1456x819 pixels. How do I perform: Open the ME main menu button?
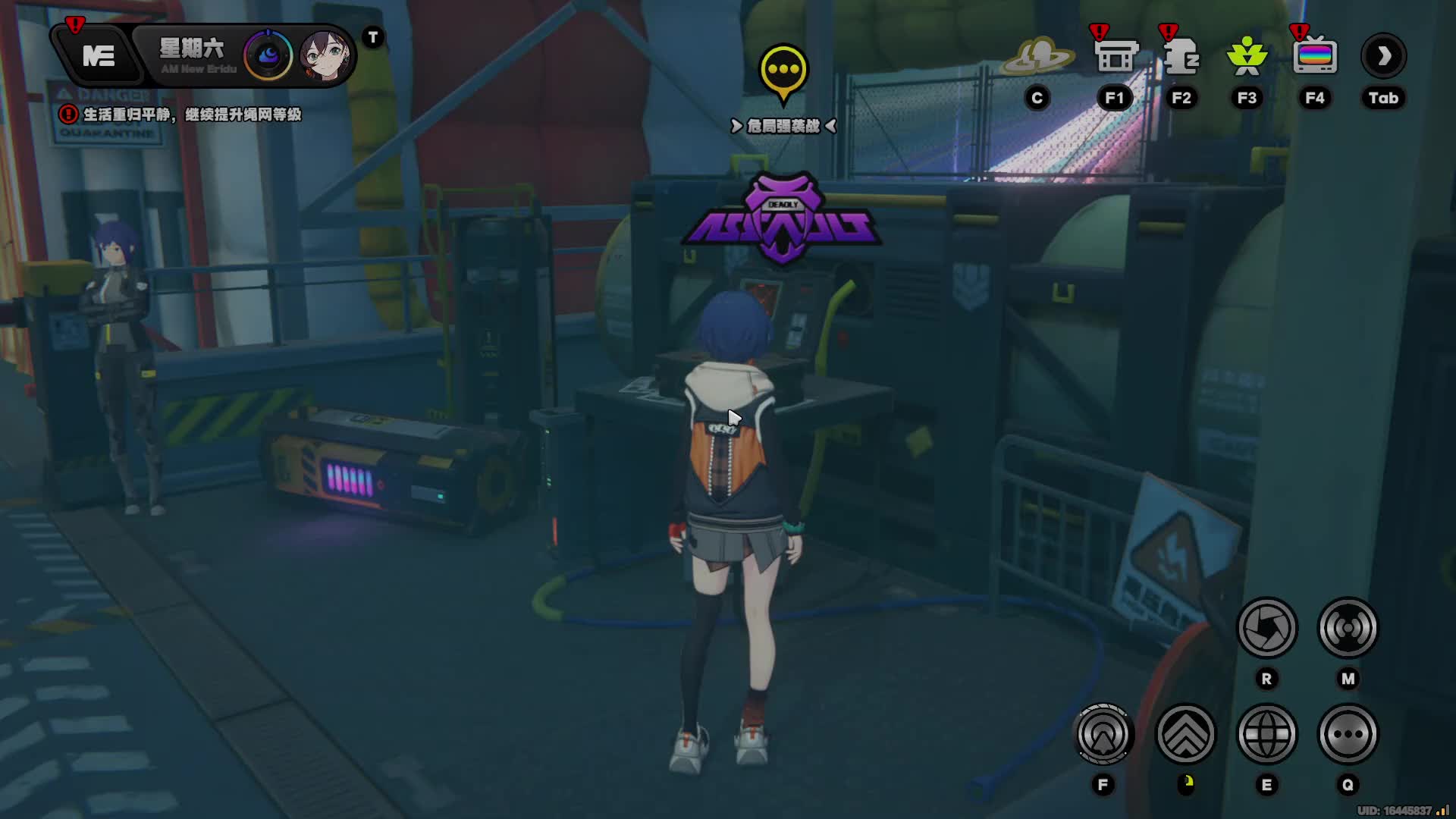(x=99, y=56)
